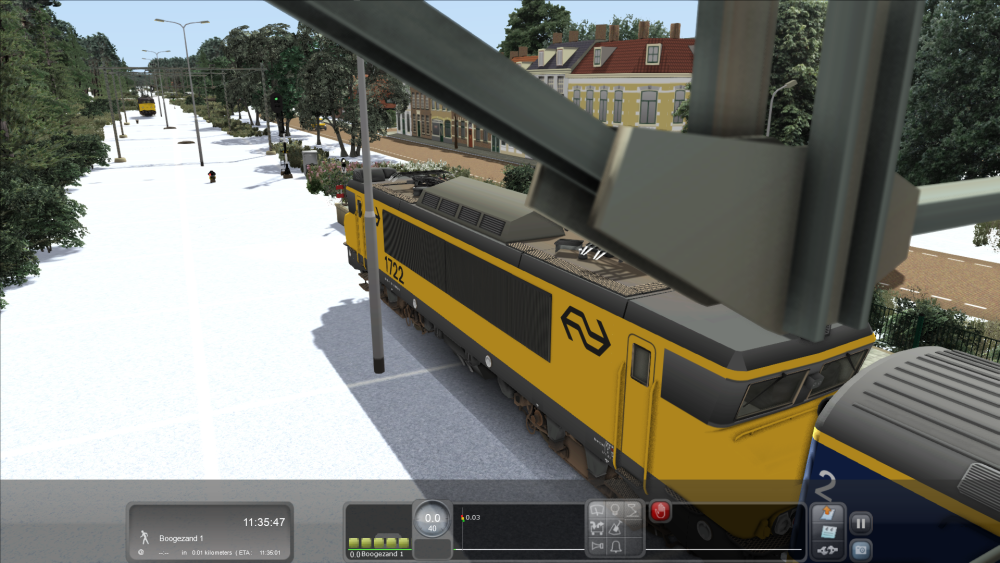
Task: Hit the red emergency stop hand button
Action: pos(660,512)
